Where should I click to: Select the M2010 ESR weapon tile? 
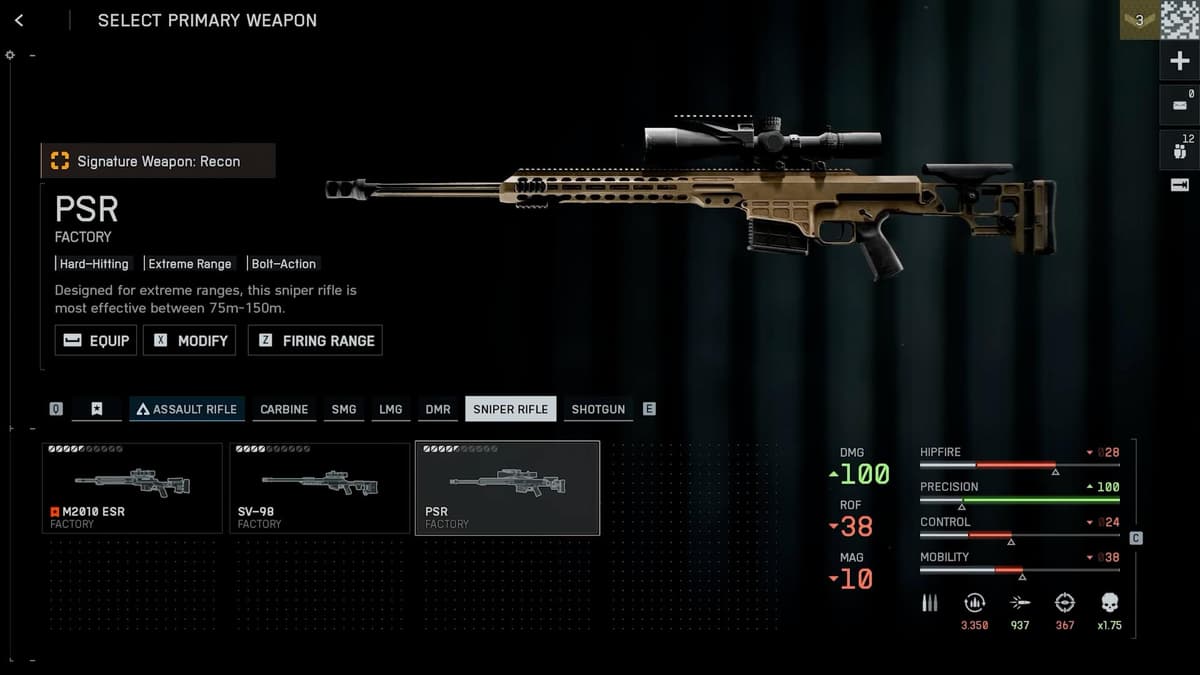tap(132, 488)
